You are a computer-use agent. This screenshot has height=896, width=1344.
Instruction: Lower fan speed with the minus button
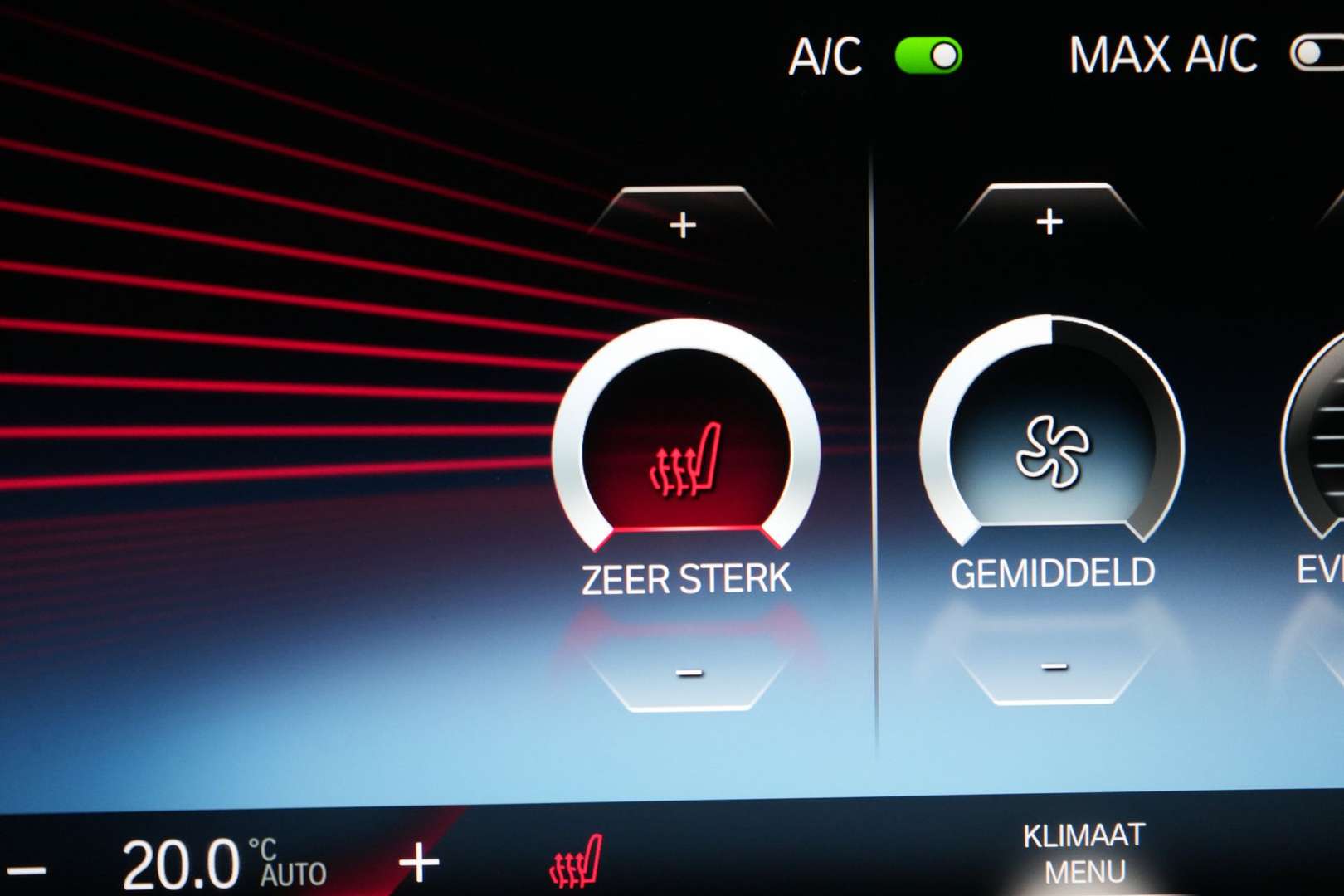(x=1054, y=666)
